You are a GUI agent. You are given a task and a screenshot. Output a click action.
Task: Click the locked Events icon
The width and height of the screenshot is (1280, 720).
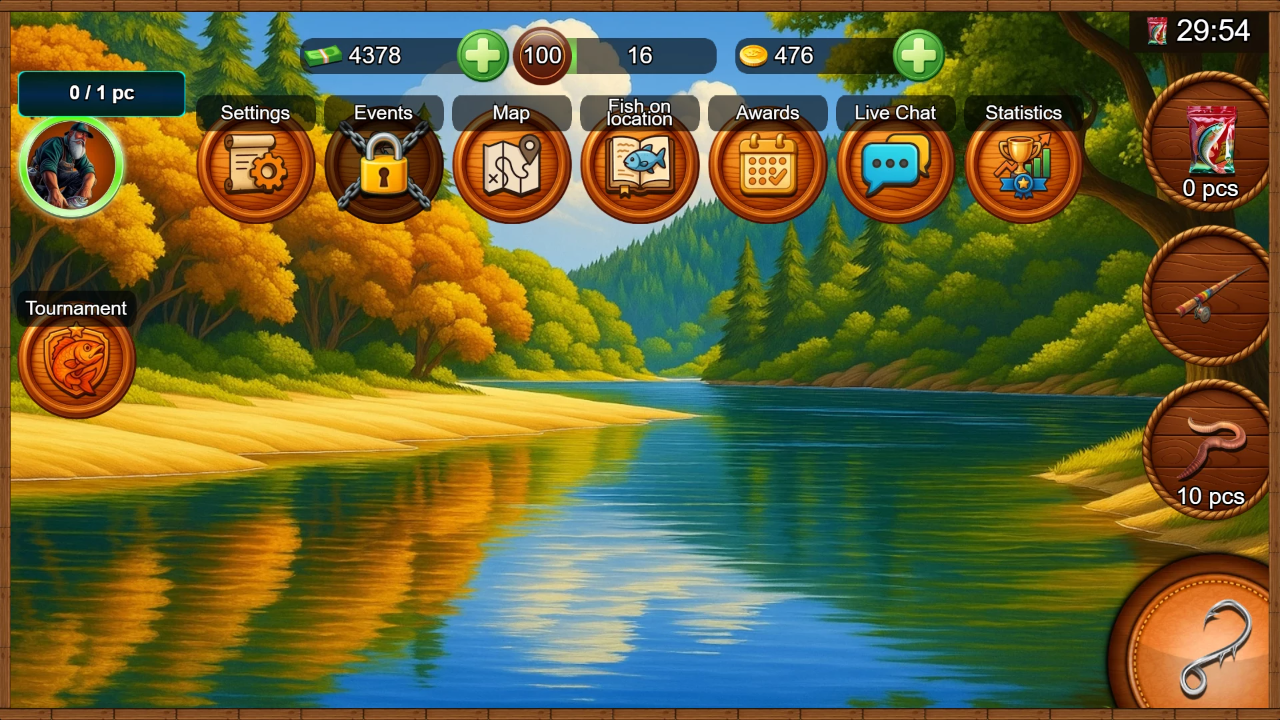pyautogui.click(x=384, y=166)
